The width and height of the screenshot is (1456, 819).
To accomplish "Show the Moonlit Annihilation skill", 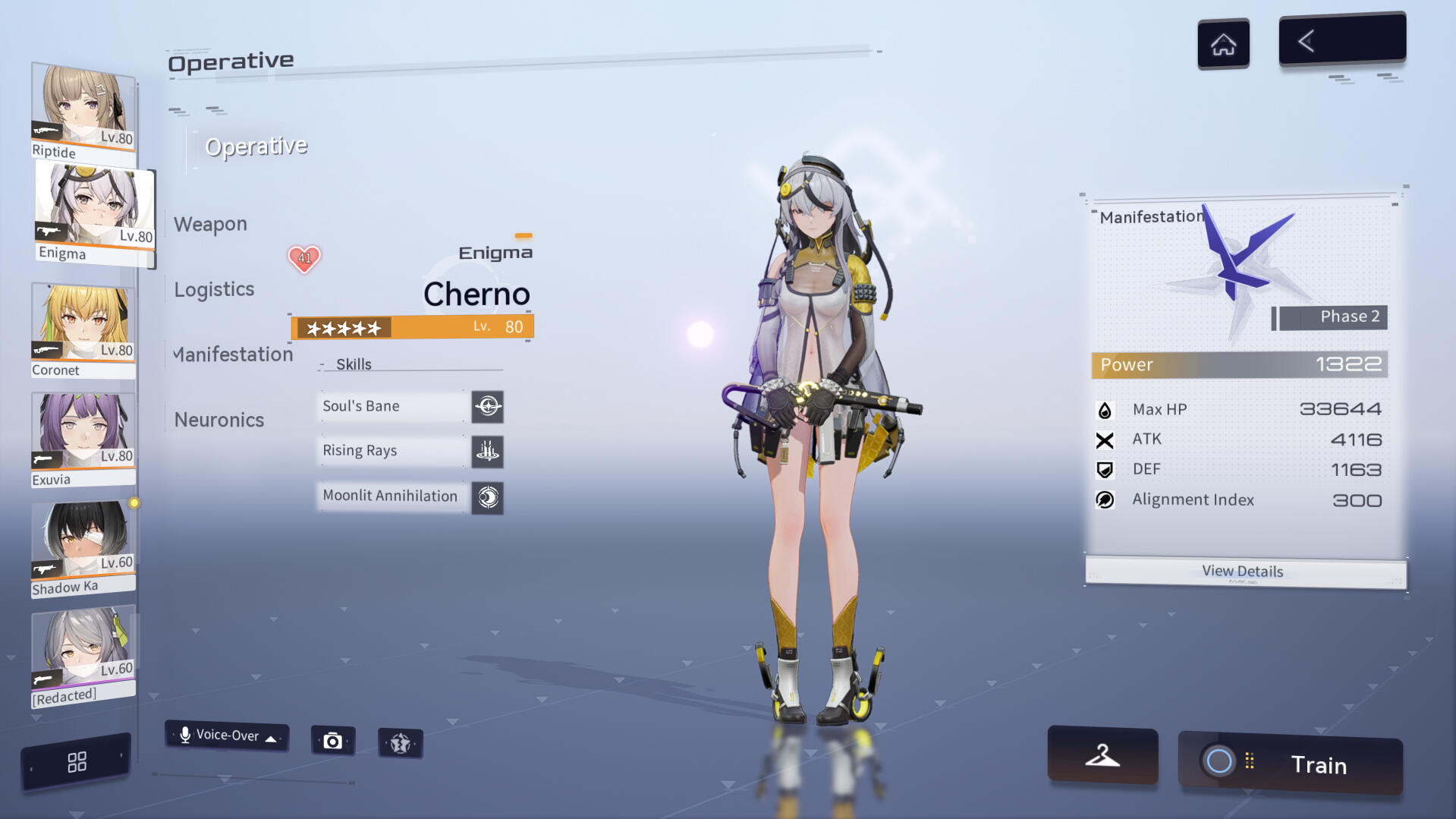I will pos(410,496).
